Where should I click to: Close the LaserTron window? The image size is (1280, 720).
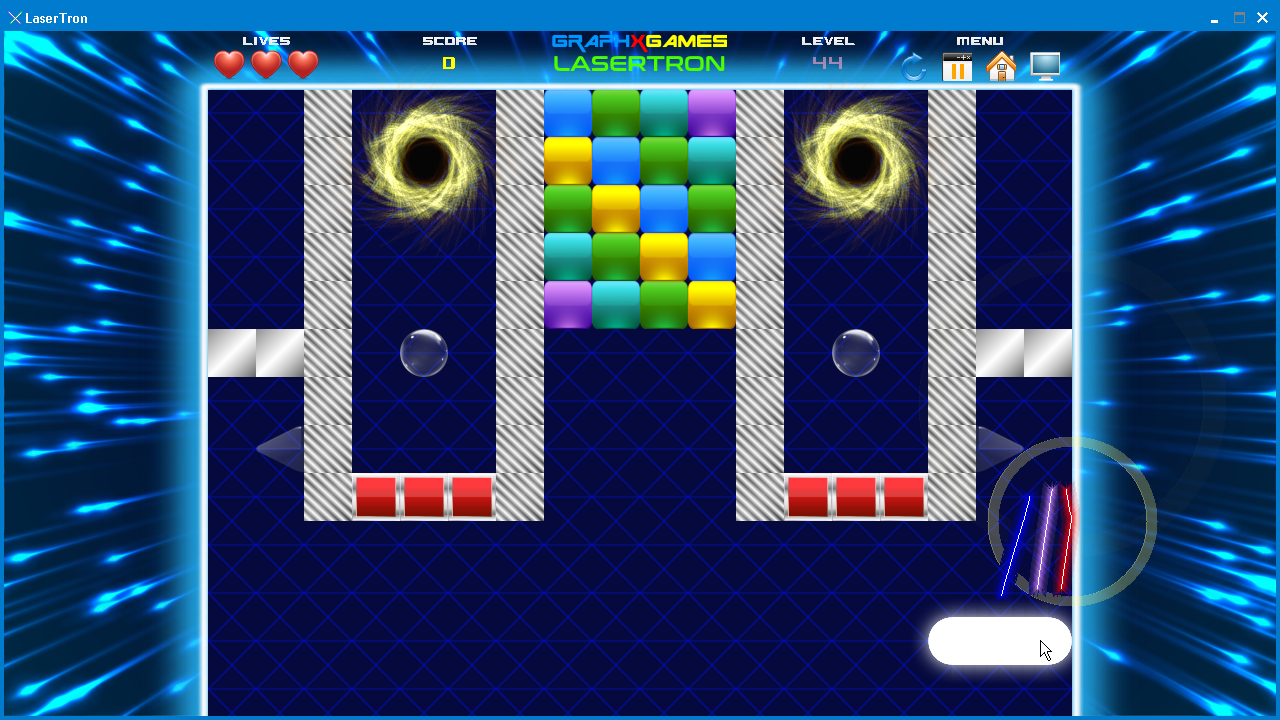pos(1264,18)
